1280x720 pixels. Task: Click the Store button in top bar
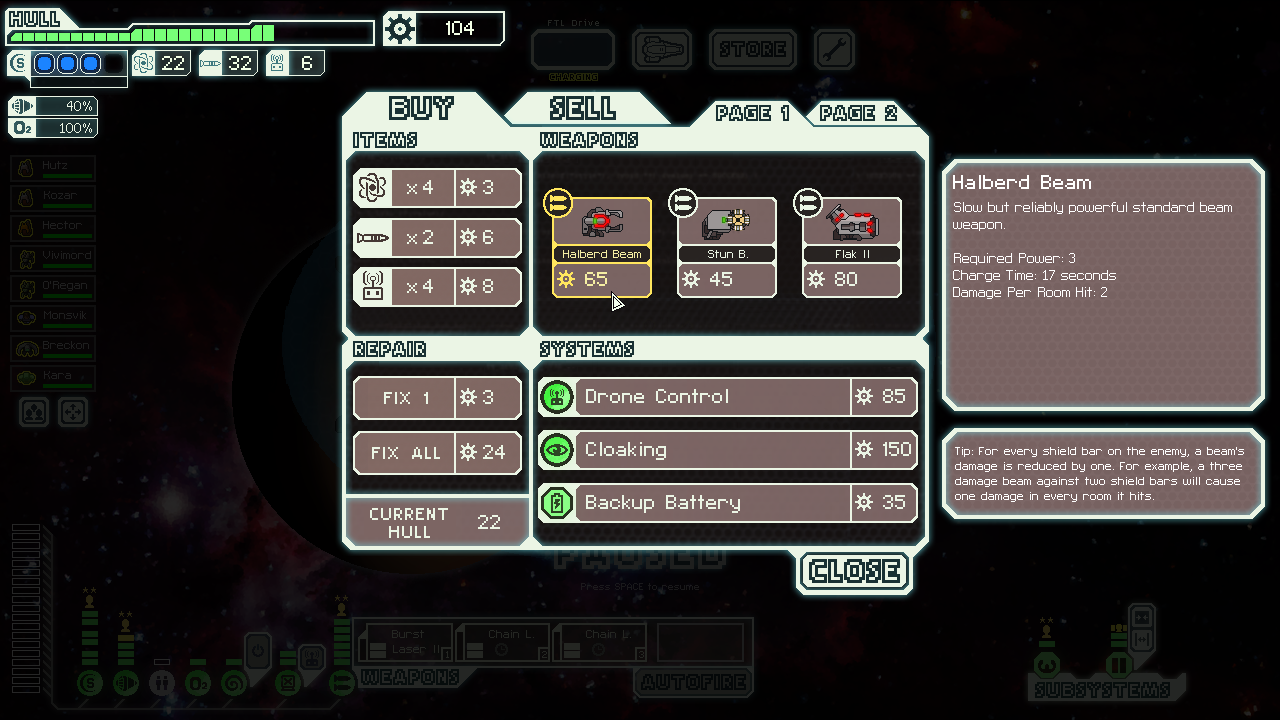pyautogui.click(x=752, y=49)
